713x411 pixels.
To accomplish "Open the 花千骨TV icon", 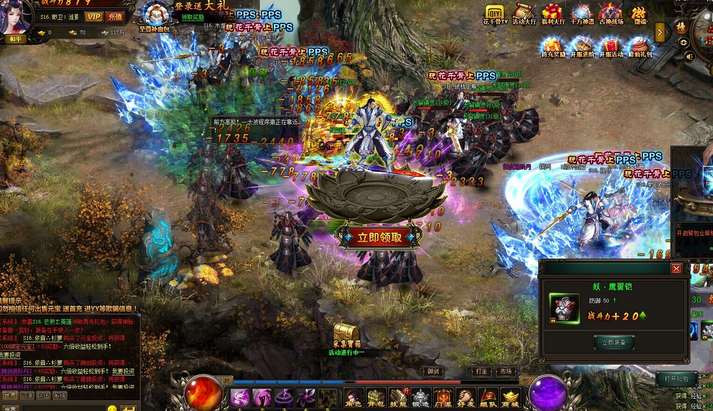I will coord(493,14).
